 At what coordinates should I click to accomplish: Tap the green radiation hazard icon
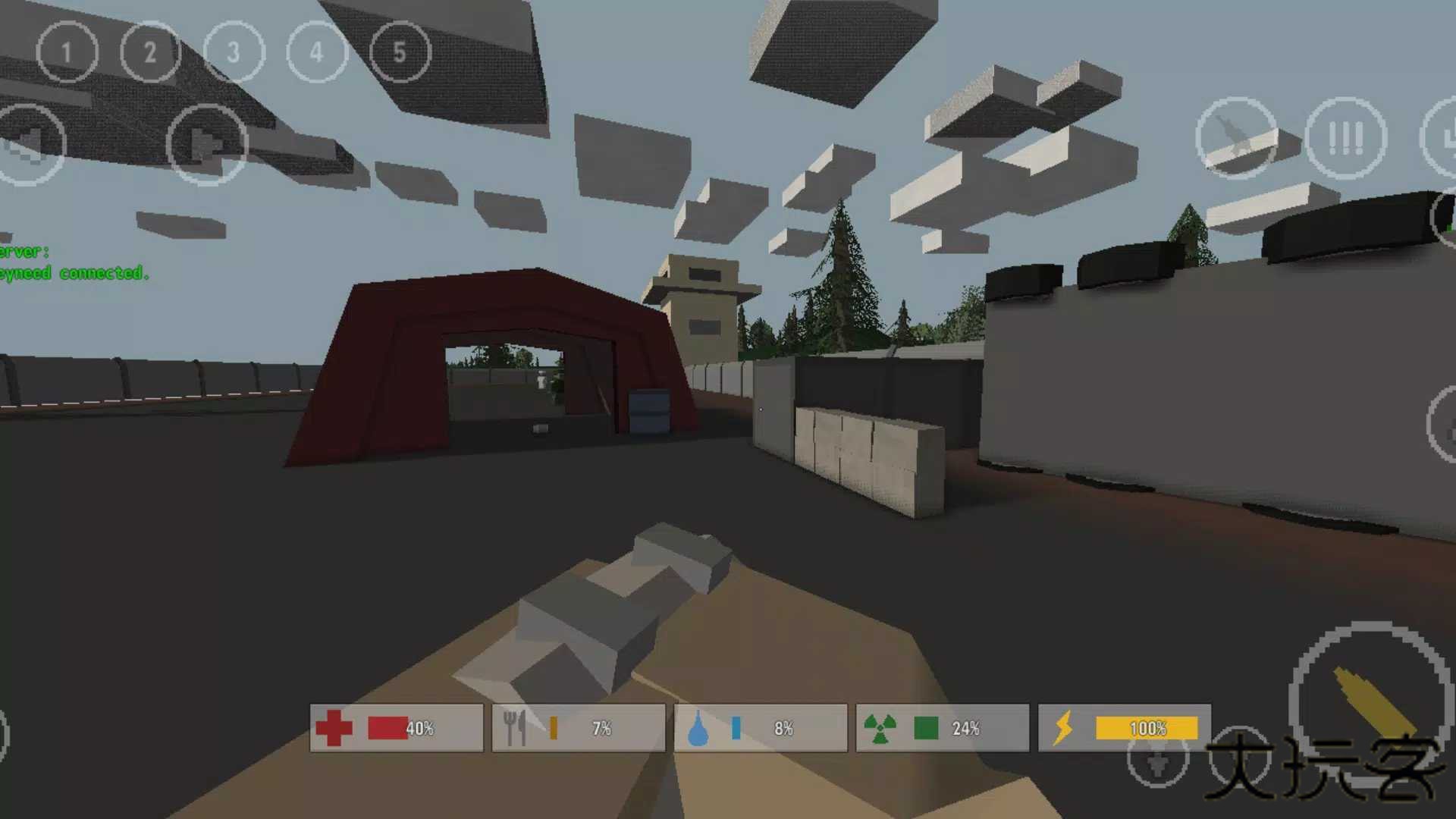coord(881,726)
